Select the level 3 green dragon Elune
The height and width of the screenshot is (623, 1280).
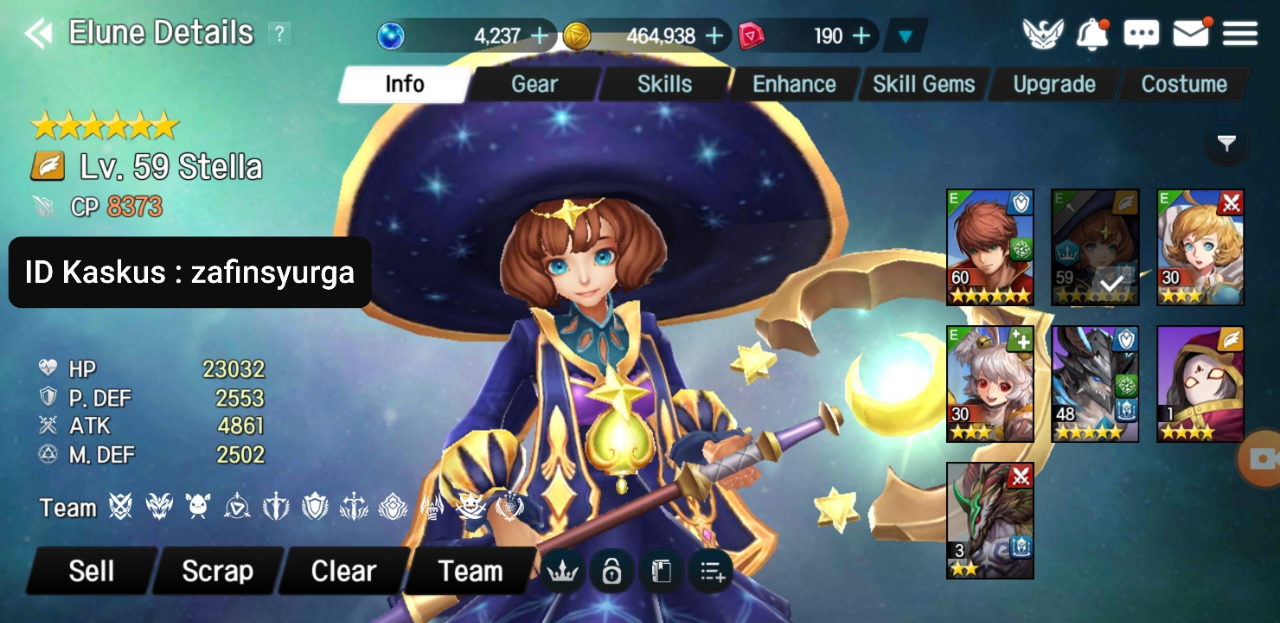click(990, 520)
